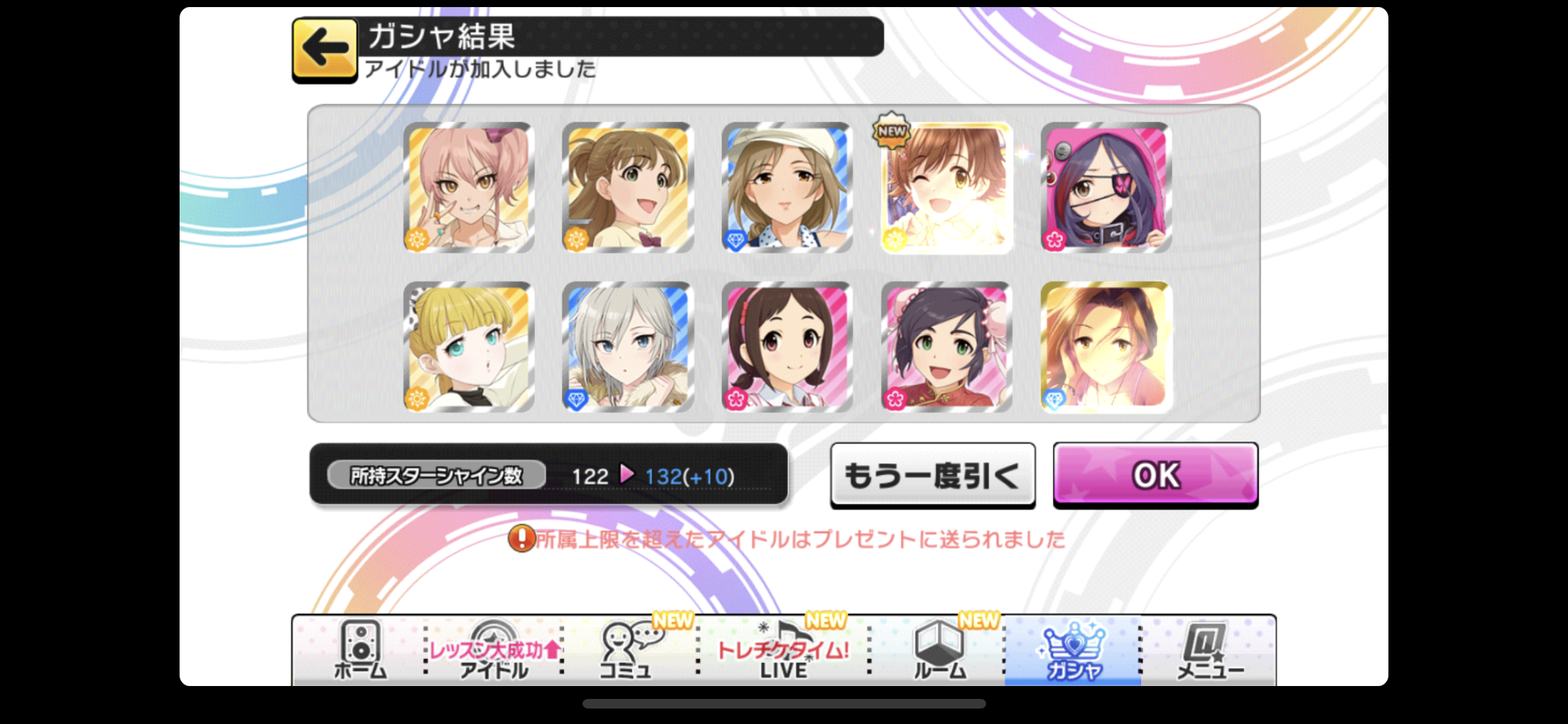The image size is (1568, 724).
Task: View the blonde idol with teal eyes
Action: [x=469, y=346]
